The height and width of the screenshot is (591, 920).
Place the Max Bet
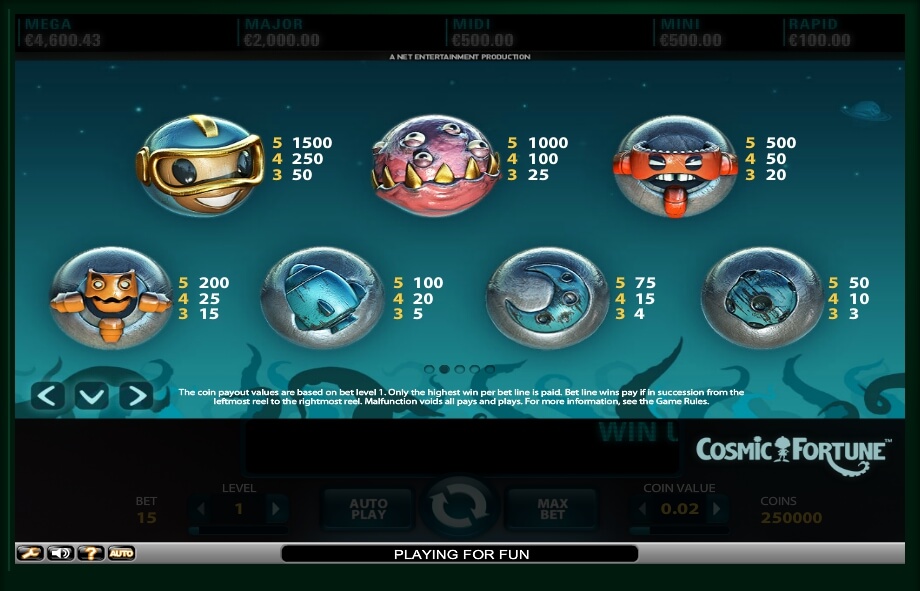[x=552, y=509]
